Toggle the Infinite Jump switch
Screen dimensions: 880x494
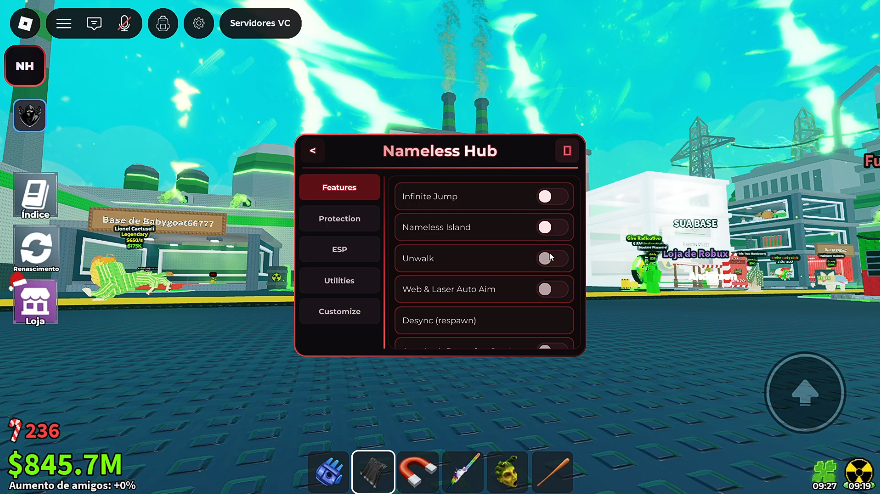pyautogui.click(x=552, y=197)
